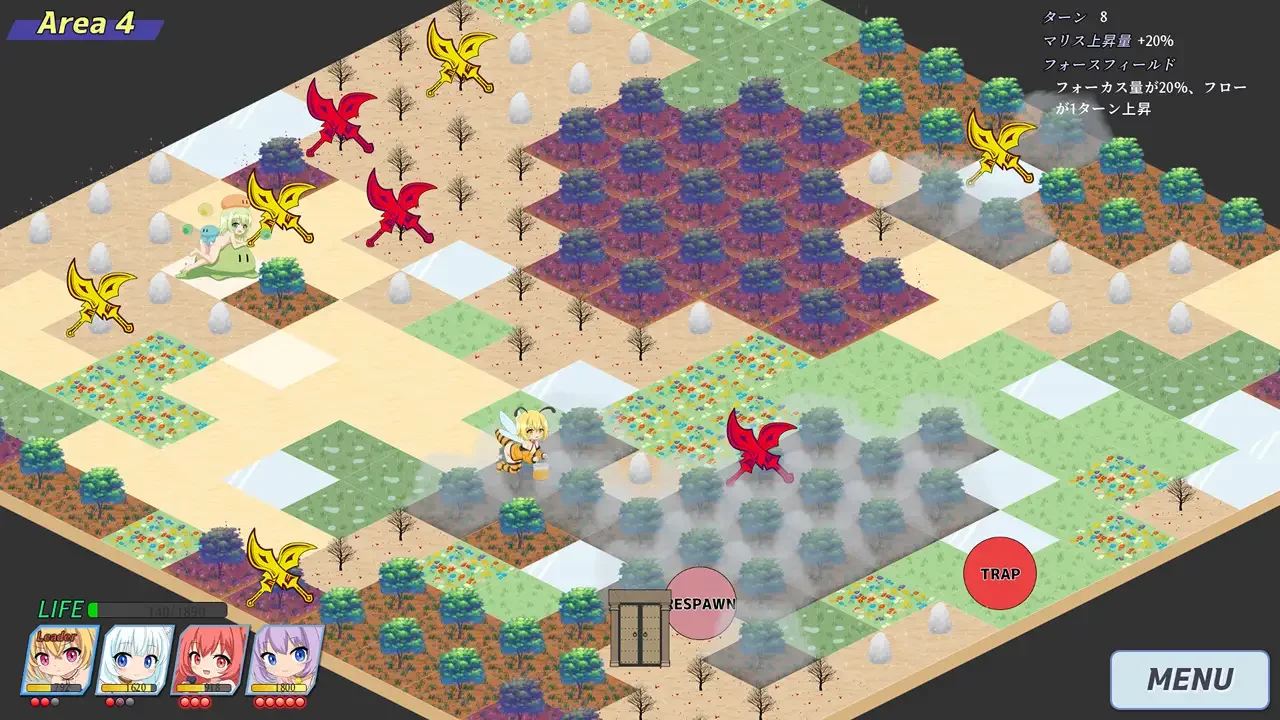Select the blonde Leader portrait

coord(59,659)
